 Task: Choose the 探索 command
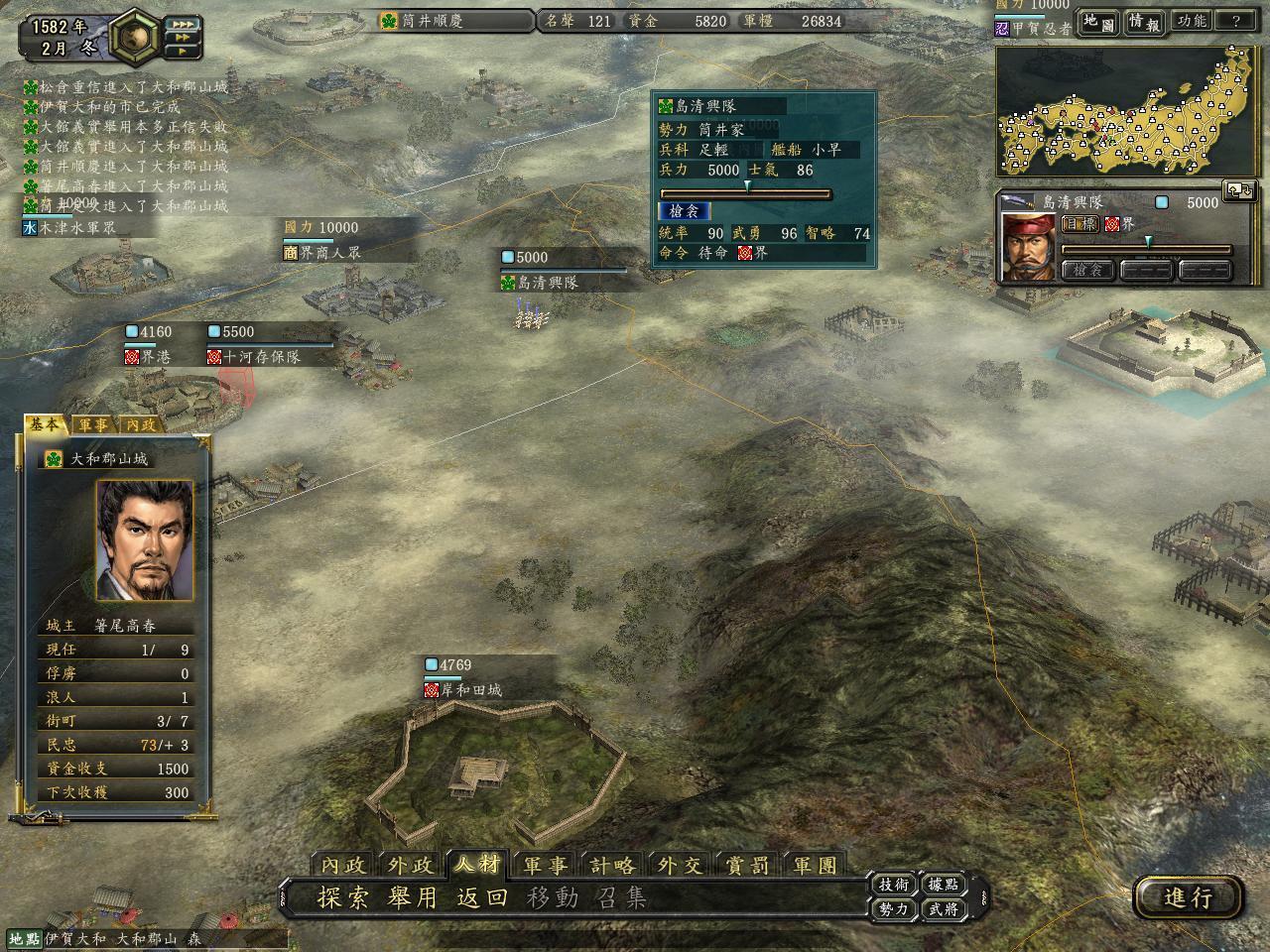click(342, 898)
